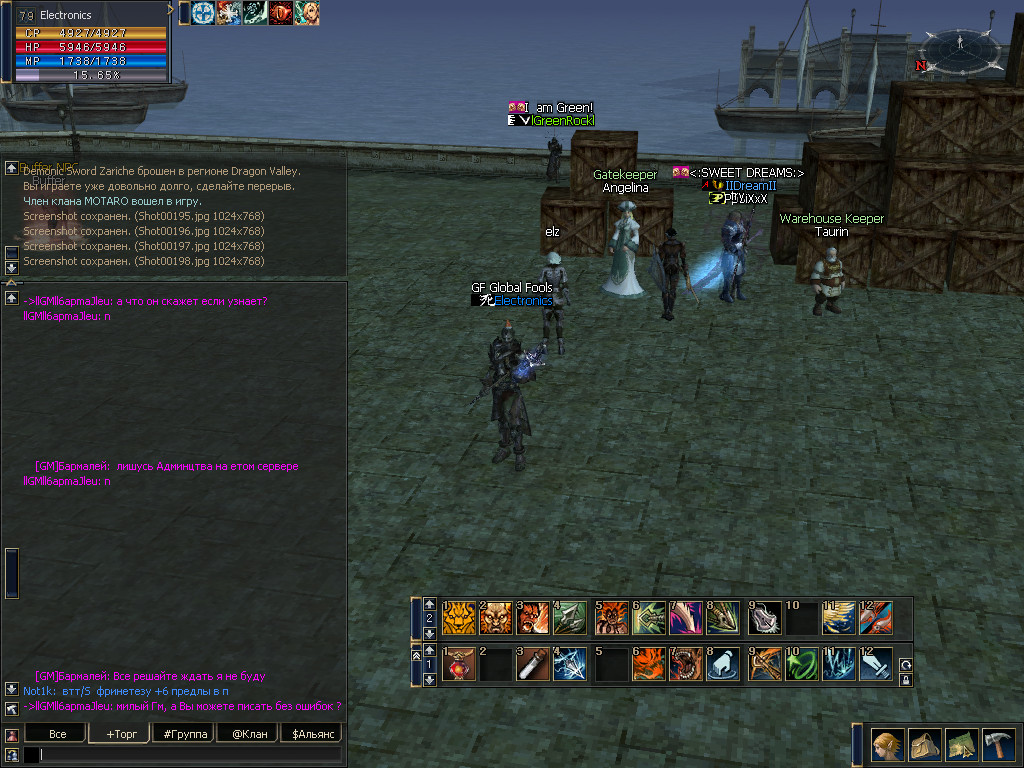Activate the white fist skill icon
This screenshot has height=768, width=1024.
click(724, 665)
